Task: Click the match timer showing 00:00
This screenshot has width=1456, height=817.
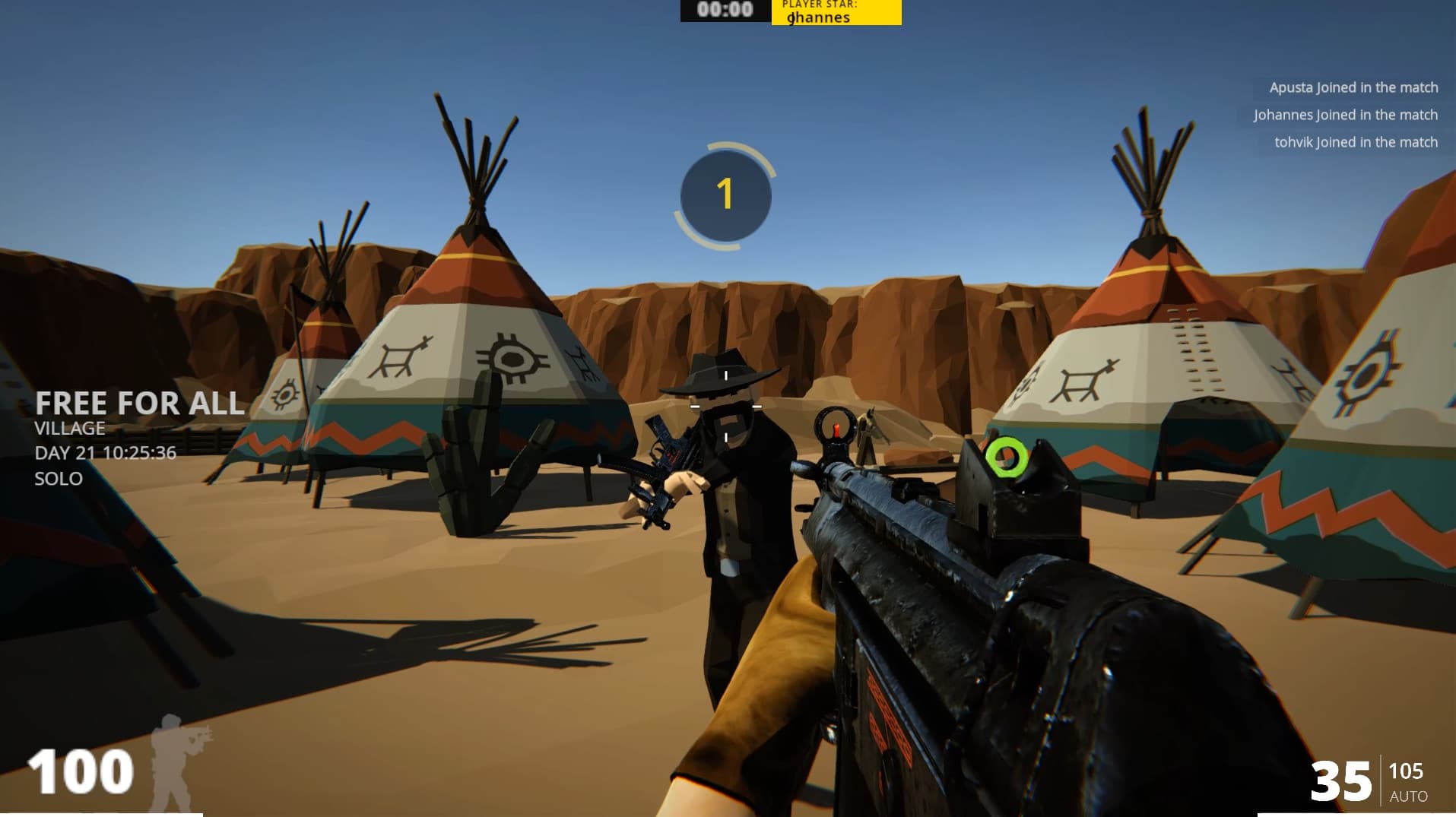Action: click(724, 9)
